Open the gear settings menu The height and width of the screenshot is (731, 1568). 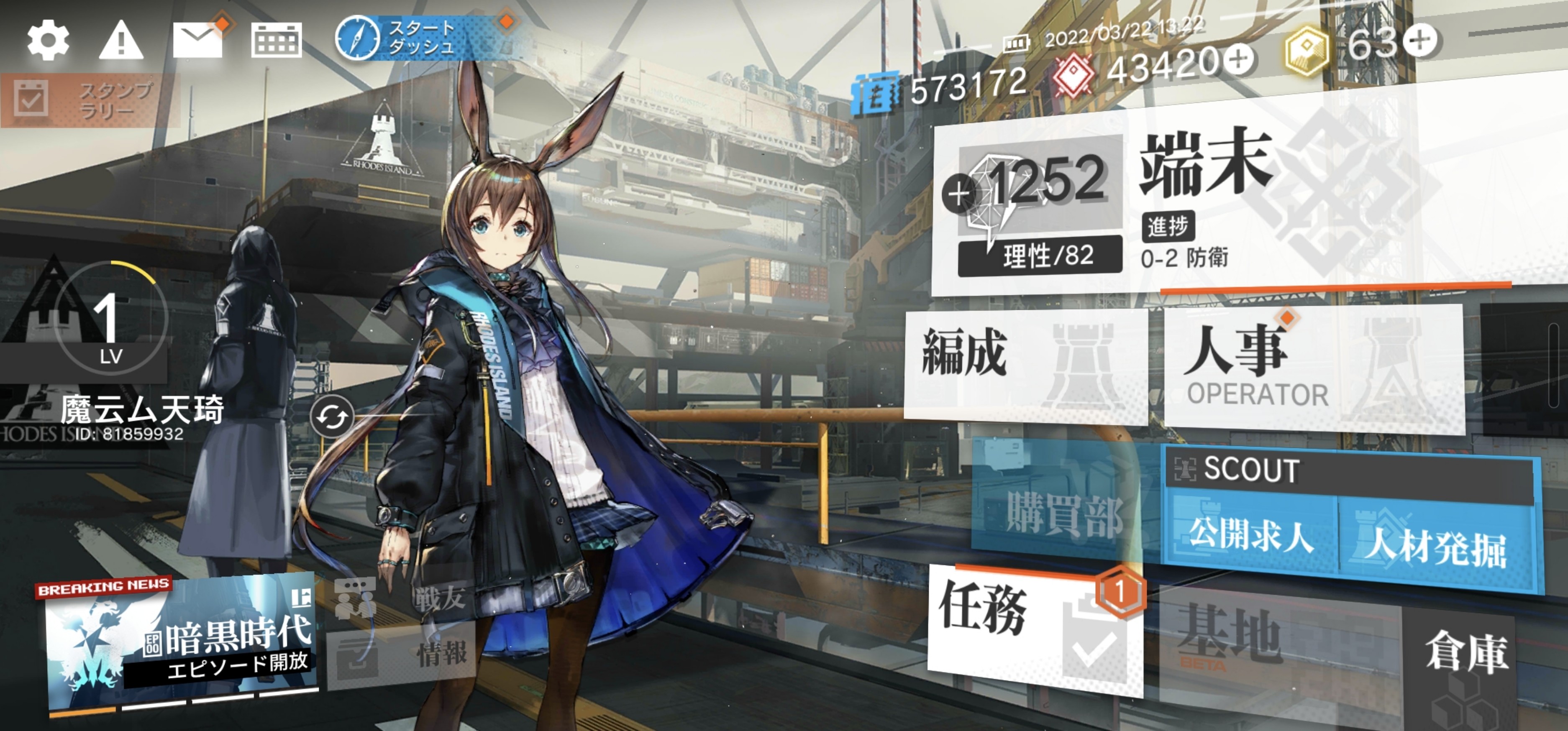point(48,40)
